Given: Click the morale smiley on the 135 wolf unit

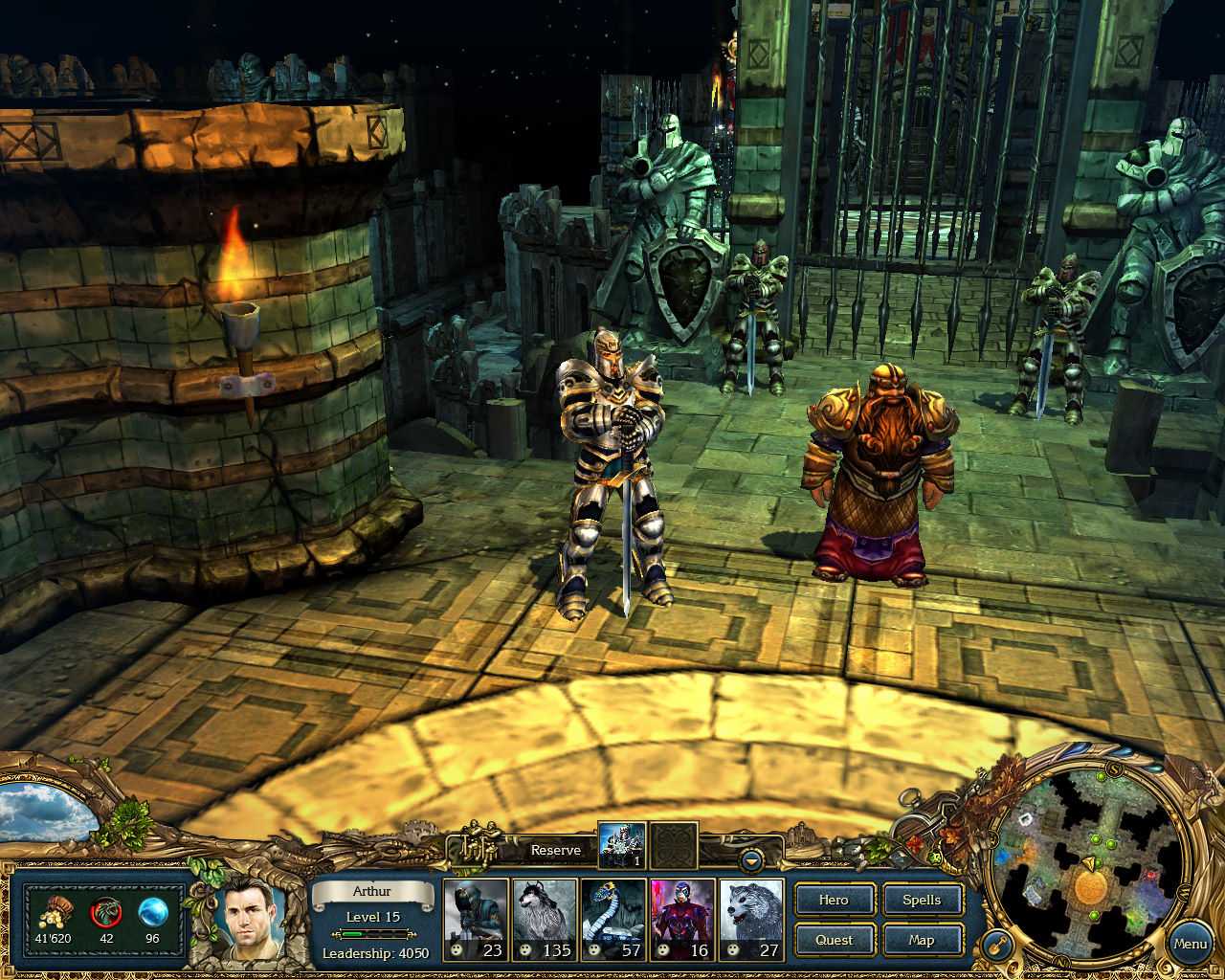Looking at the screenshot, I should click(x=524, y=950).
